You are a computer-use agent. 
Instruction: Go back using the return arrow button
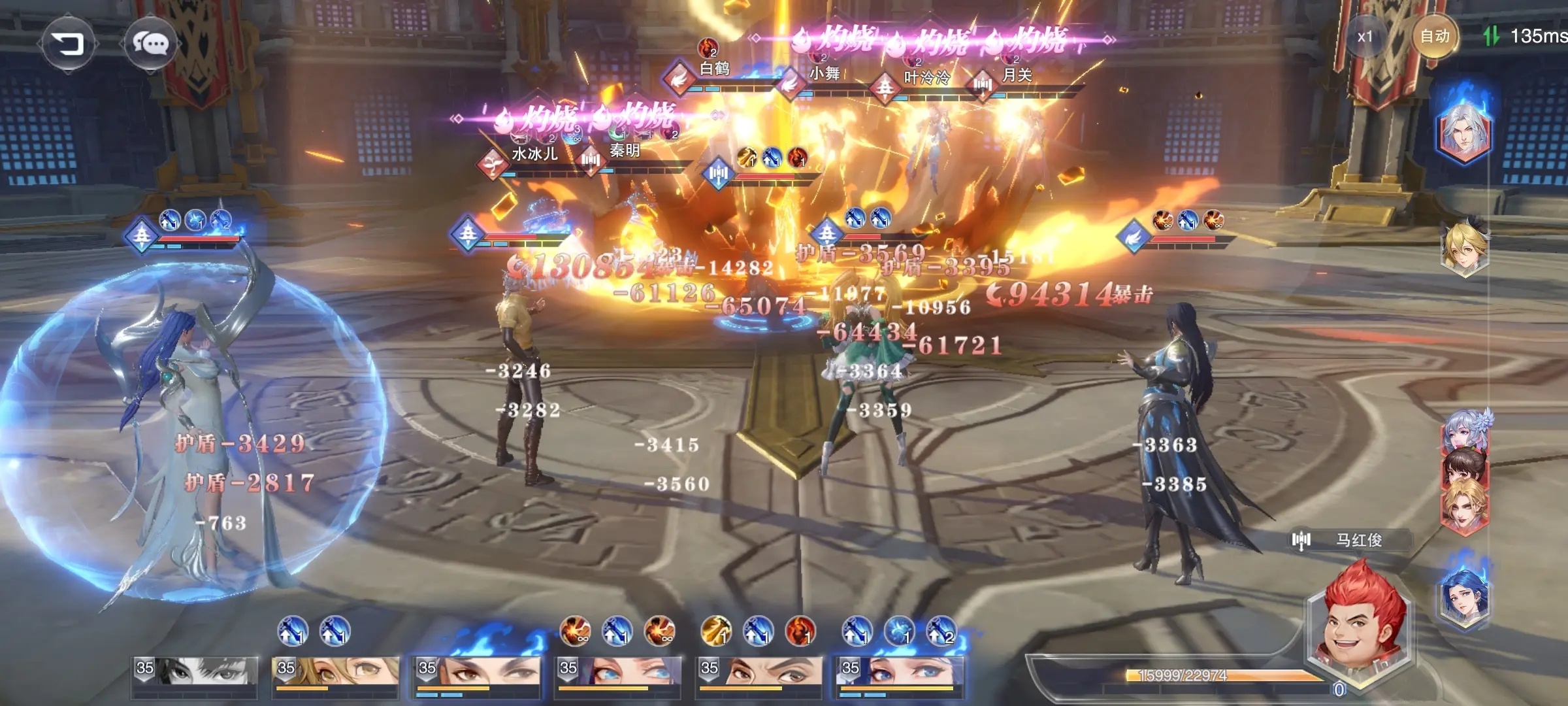[69, 44]
